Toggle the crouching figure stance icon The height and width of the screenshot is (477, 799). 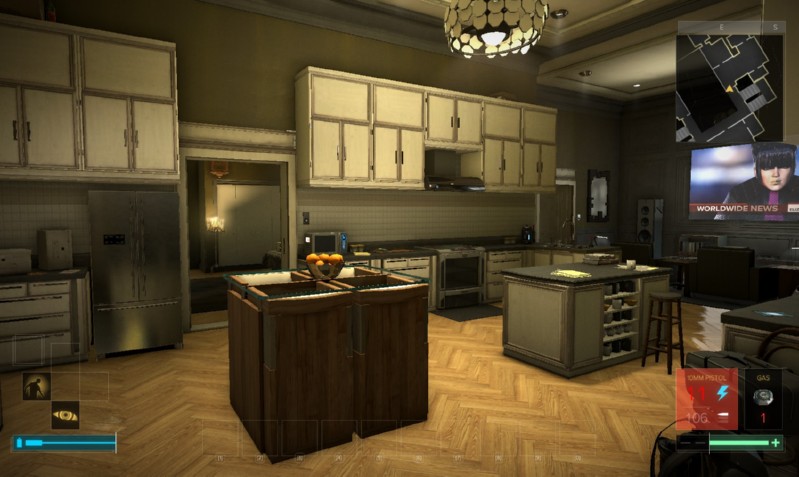(x=36, y=385)
